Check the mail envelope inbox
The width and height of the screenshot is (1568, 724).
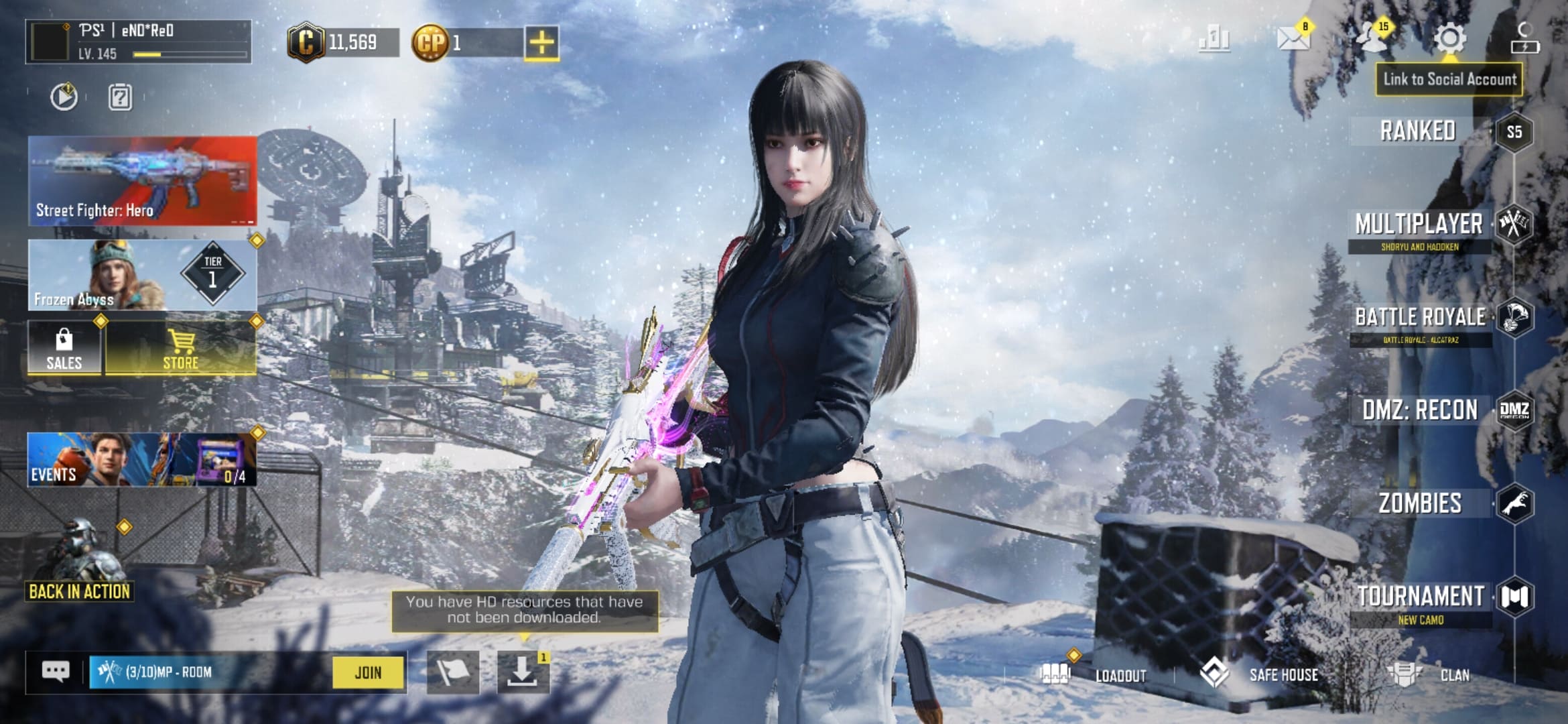click(1293, 38)
